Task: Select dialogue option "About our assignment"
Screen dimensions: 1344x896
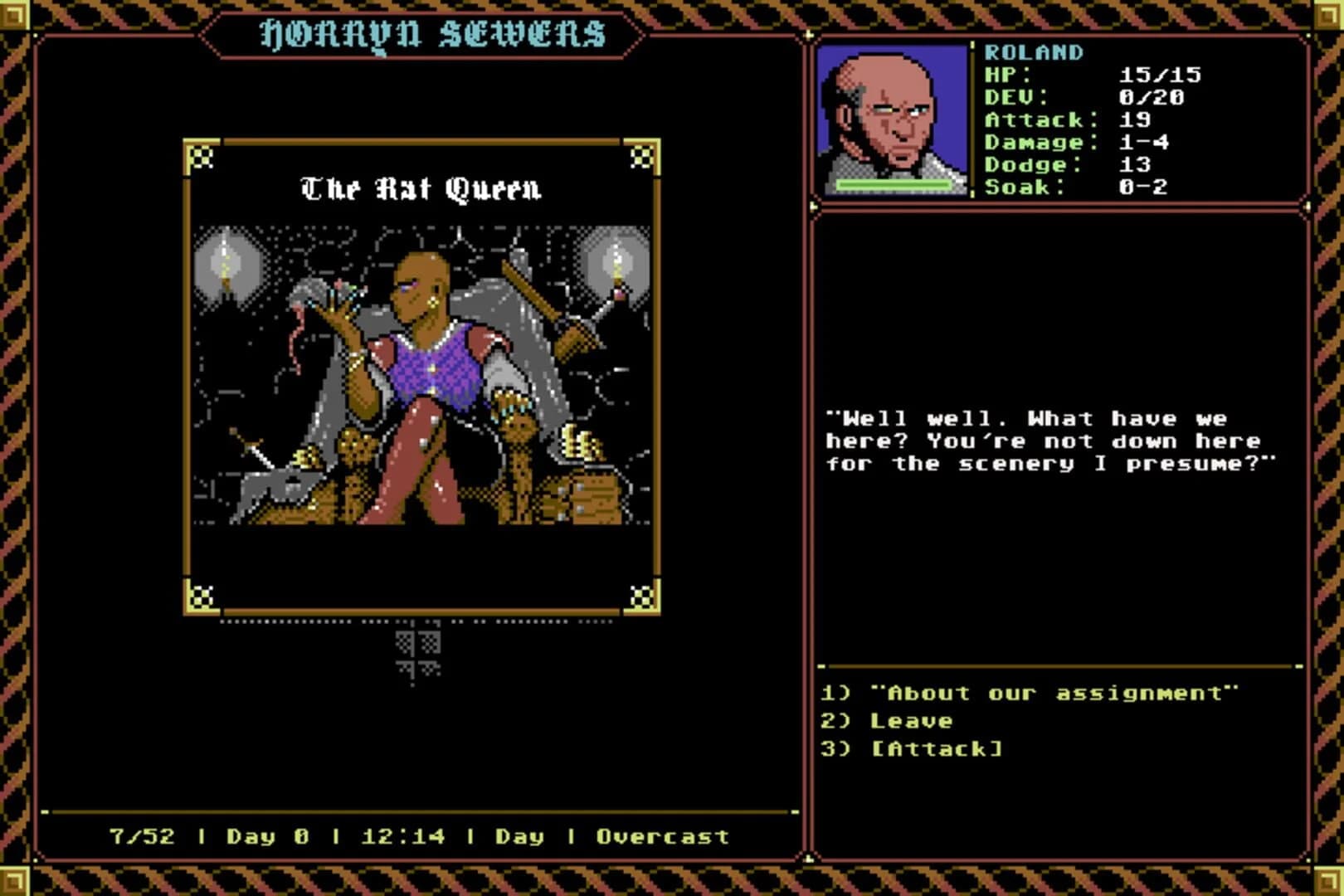Action: [1029, 694]
